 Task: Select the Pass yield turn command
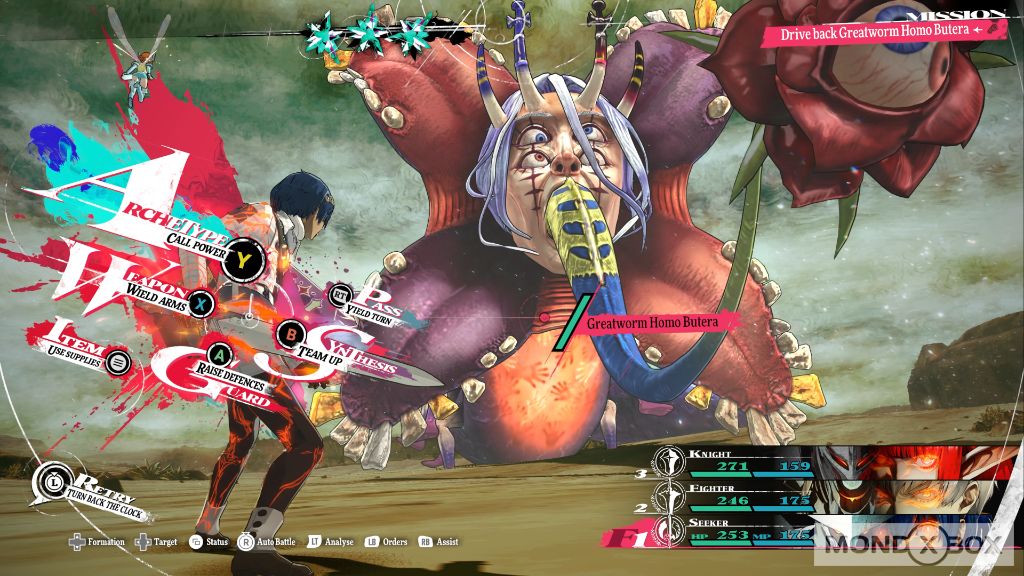click(341, 294)
